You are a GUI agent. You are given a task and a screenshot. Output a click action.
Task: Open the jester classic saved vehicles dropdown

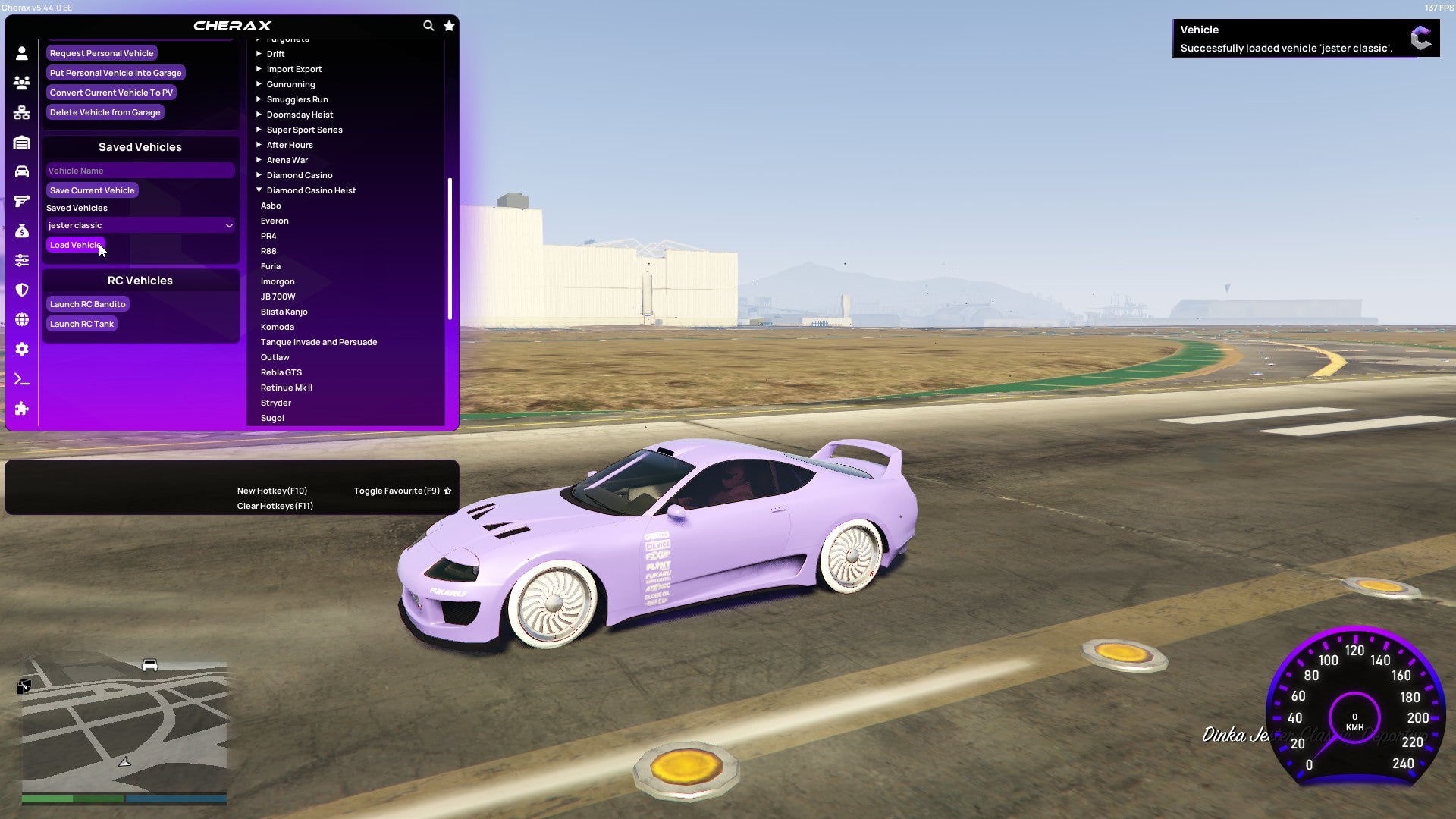pyautogui.click(x=140, y=225)
